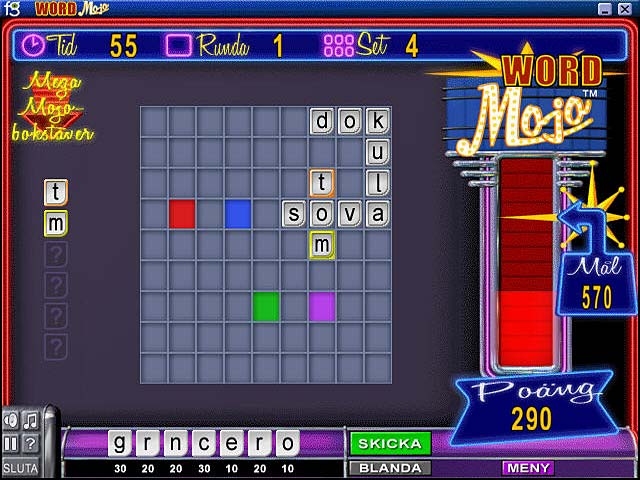The height and width of the screenshot is (480, 640).
Task: Toggle the music note button
Action: pos(31,420)
